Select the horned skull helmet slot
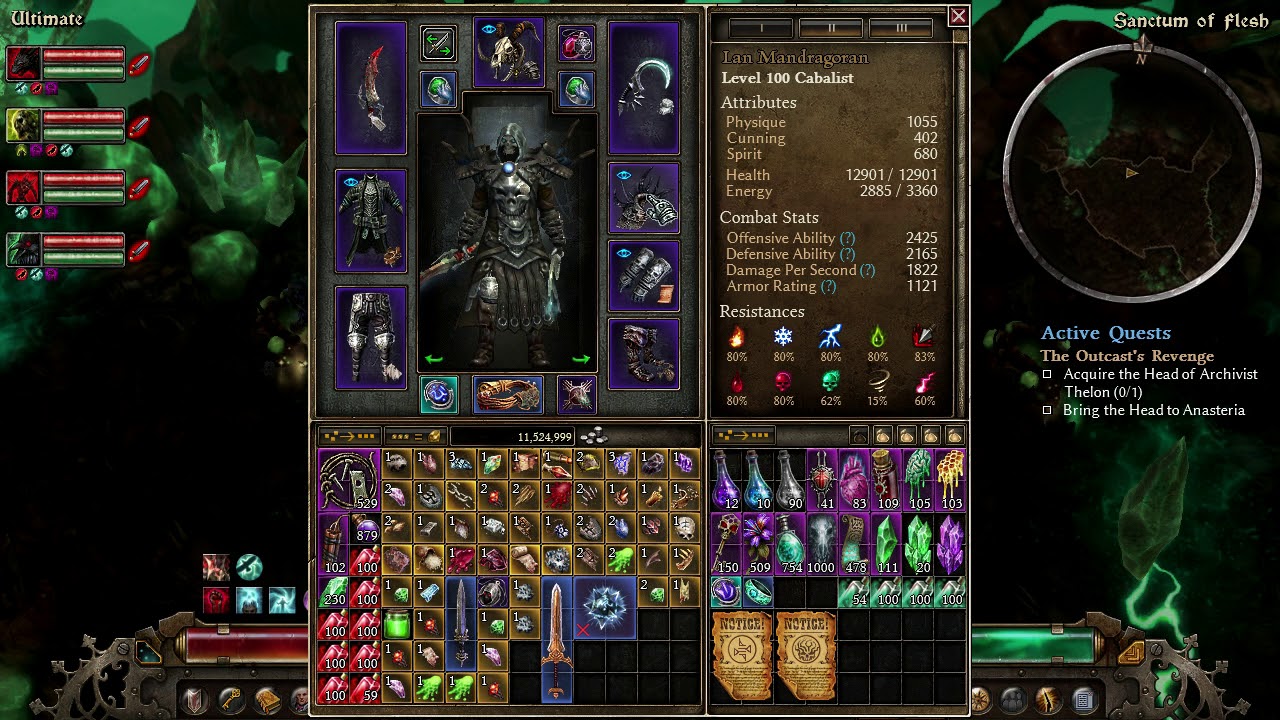1280x720 pixels. click(509, 52)
